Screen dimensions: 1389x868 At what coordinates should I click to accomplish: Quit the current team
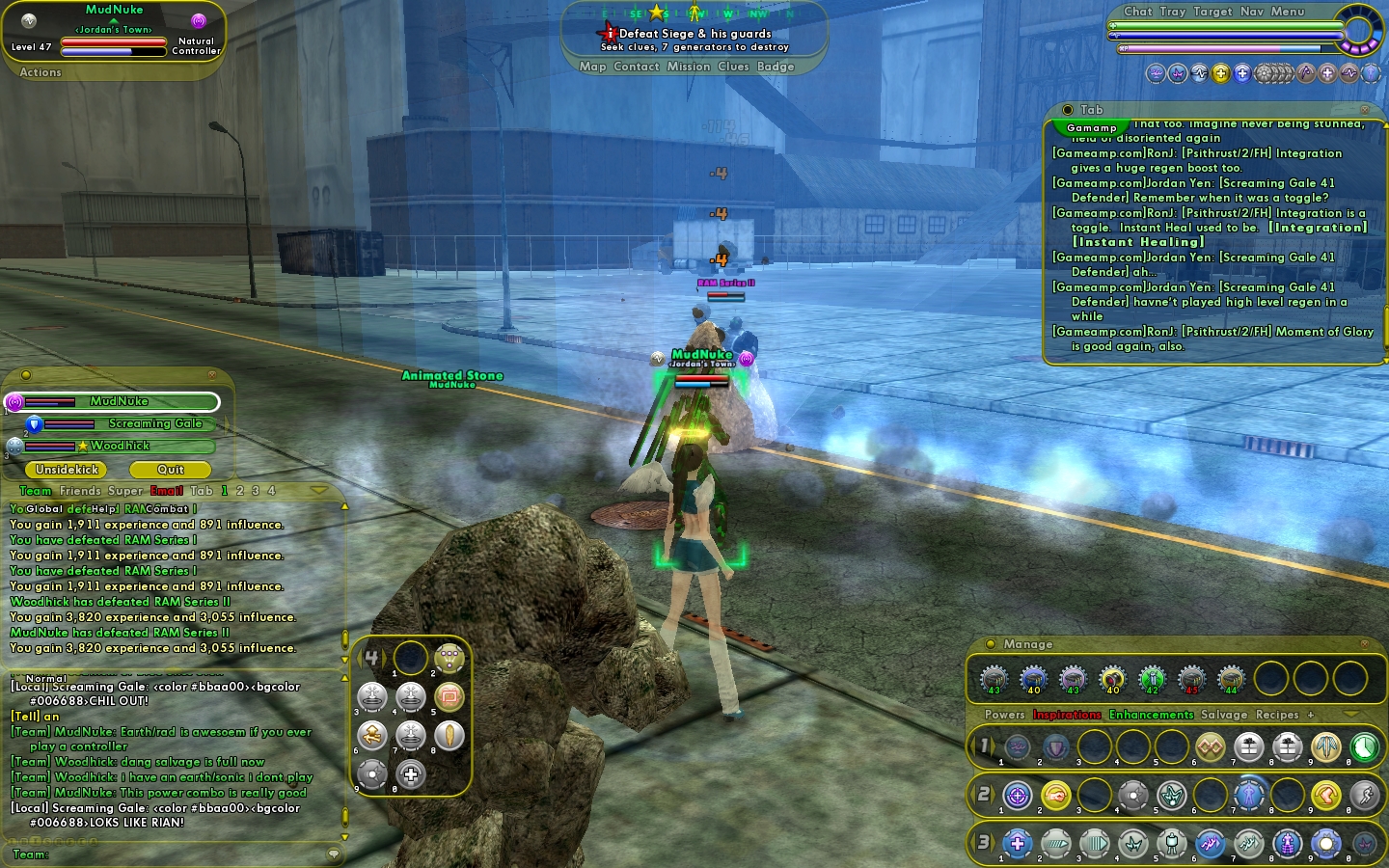[x=170, y=470]
